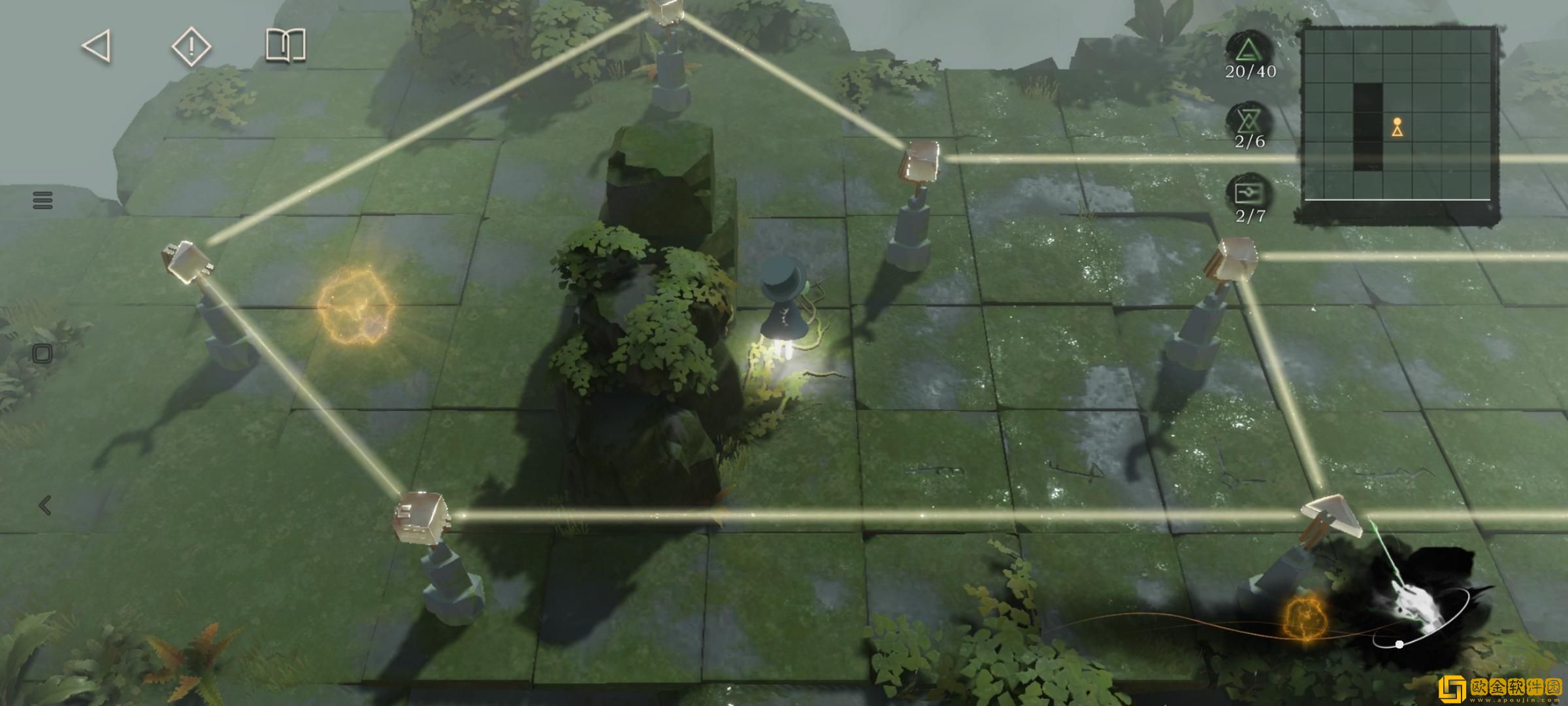Open the book journal icon
Screen dimensions: 1568x706
click(x=286, y=46)
